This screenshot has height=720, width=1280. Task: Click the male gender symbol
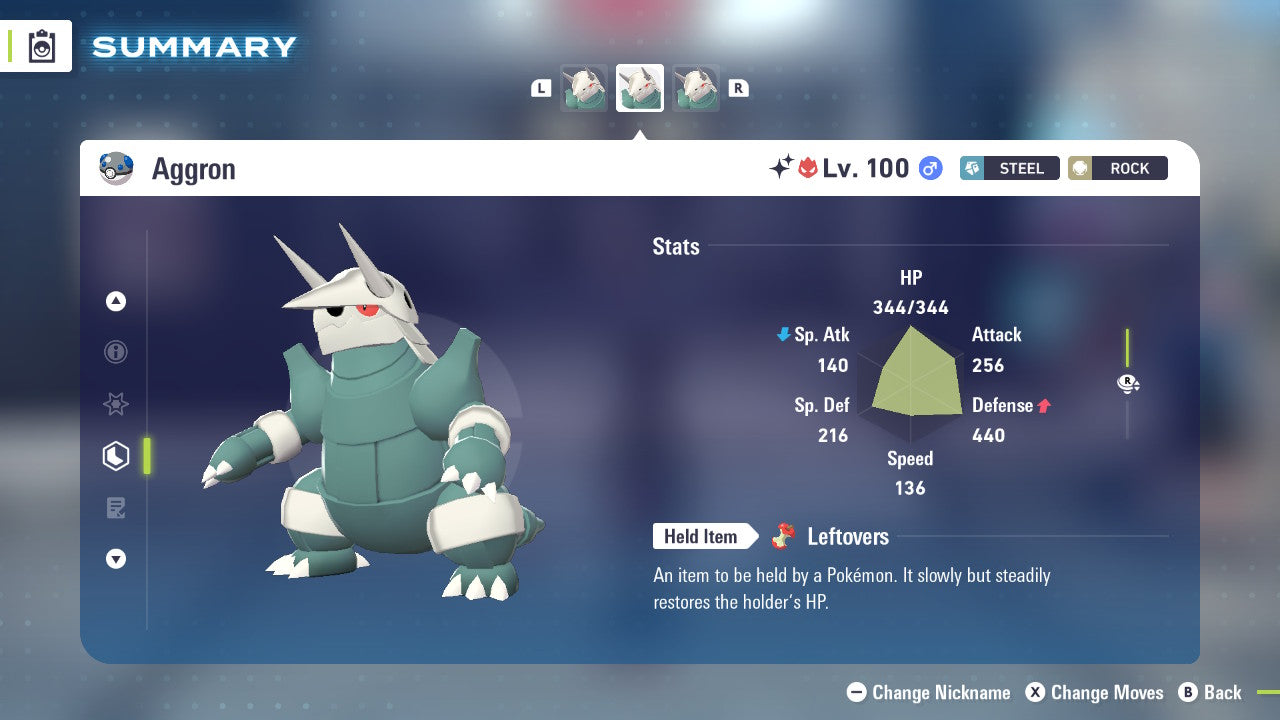tap(930, 168)
